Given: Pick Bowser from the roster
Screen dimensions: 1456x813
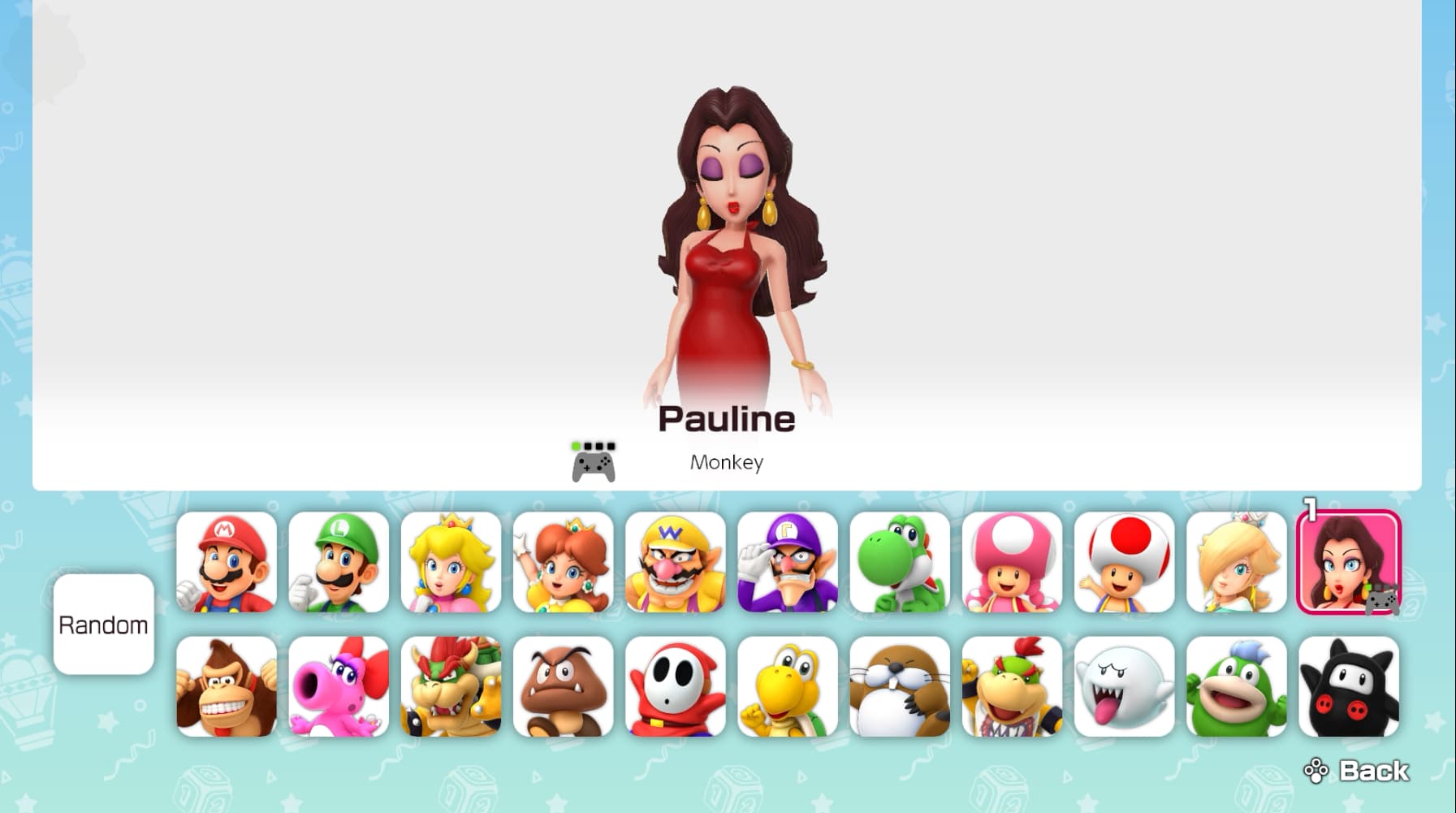Looking at the screenshot, I should [452, 689].
